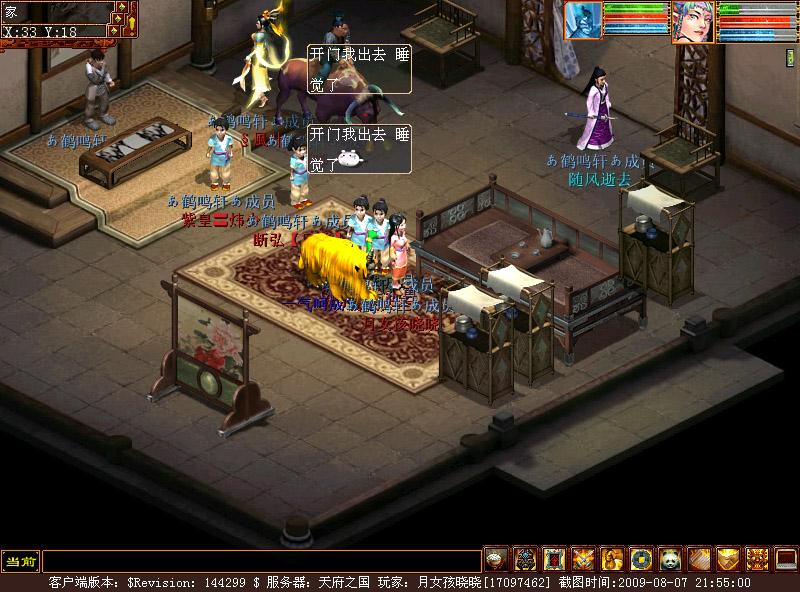Toggle the 当前 chat channel button
The height and width of the screenshot is (592, 800).
click(20, 561)
